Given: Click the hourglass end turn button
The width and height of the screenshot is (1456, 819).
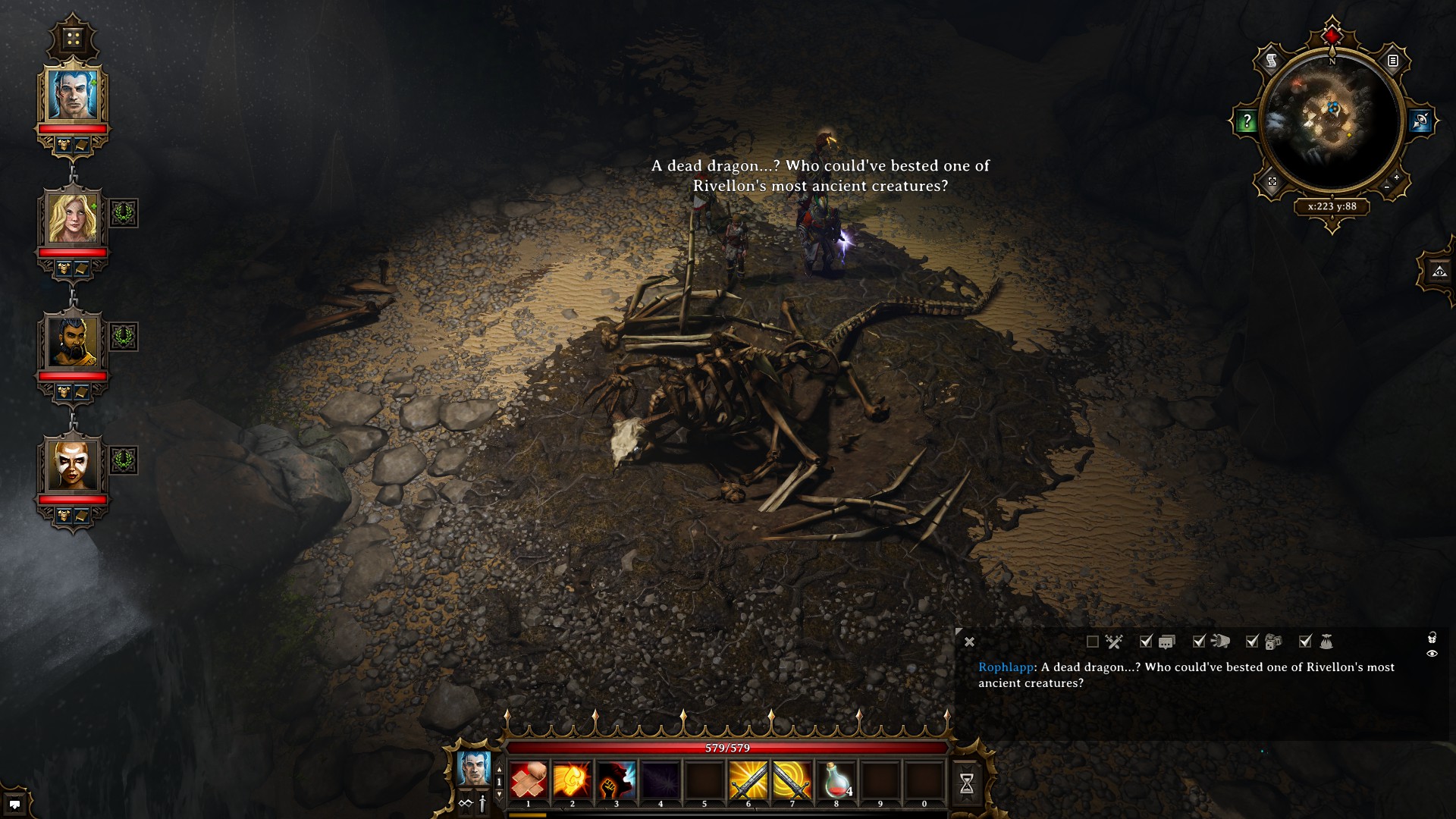Looking at the screenshot, I should coord(967,783).
